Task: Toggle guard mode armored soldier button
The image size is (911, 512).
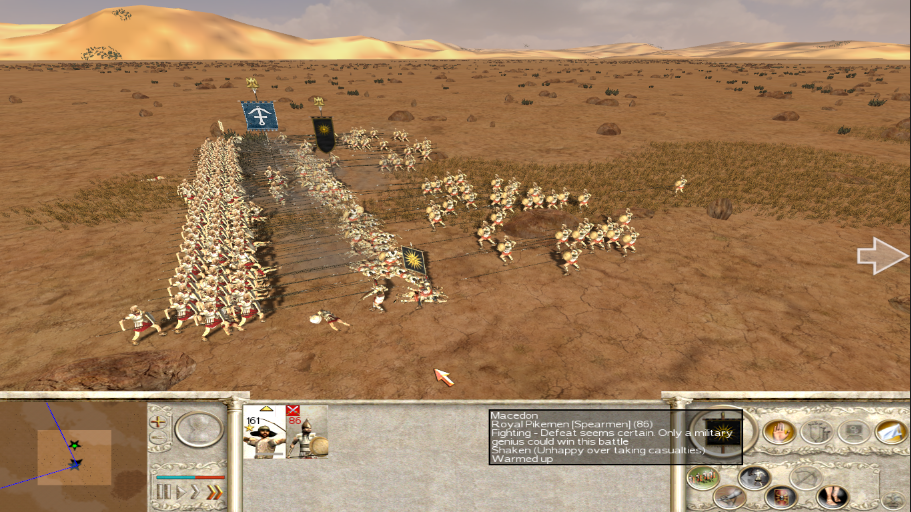Action: [x=755, y=477]
